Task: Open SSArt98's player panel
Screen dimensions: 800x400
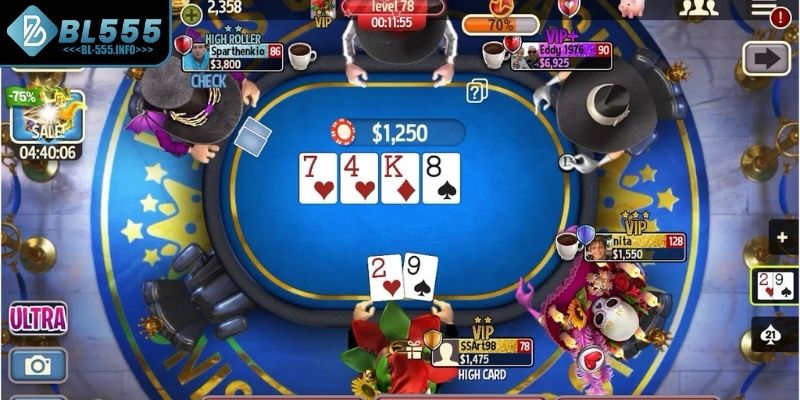Action: tap(482, 352)
